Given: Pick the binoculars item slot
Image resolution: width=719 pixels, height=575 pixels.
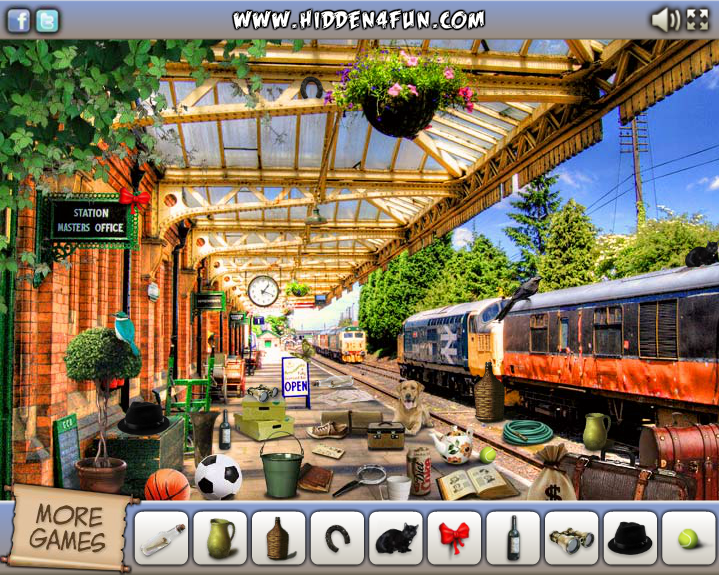Looking at the screenshot, I should point(572,538).
